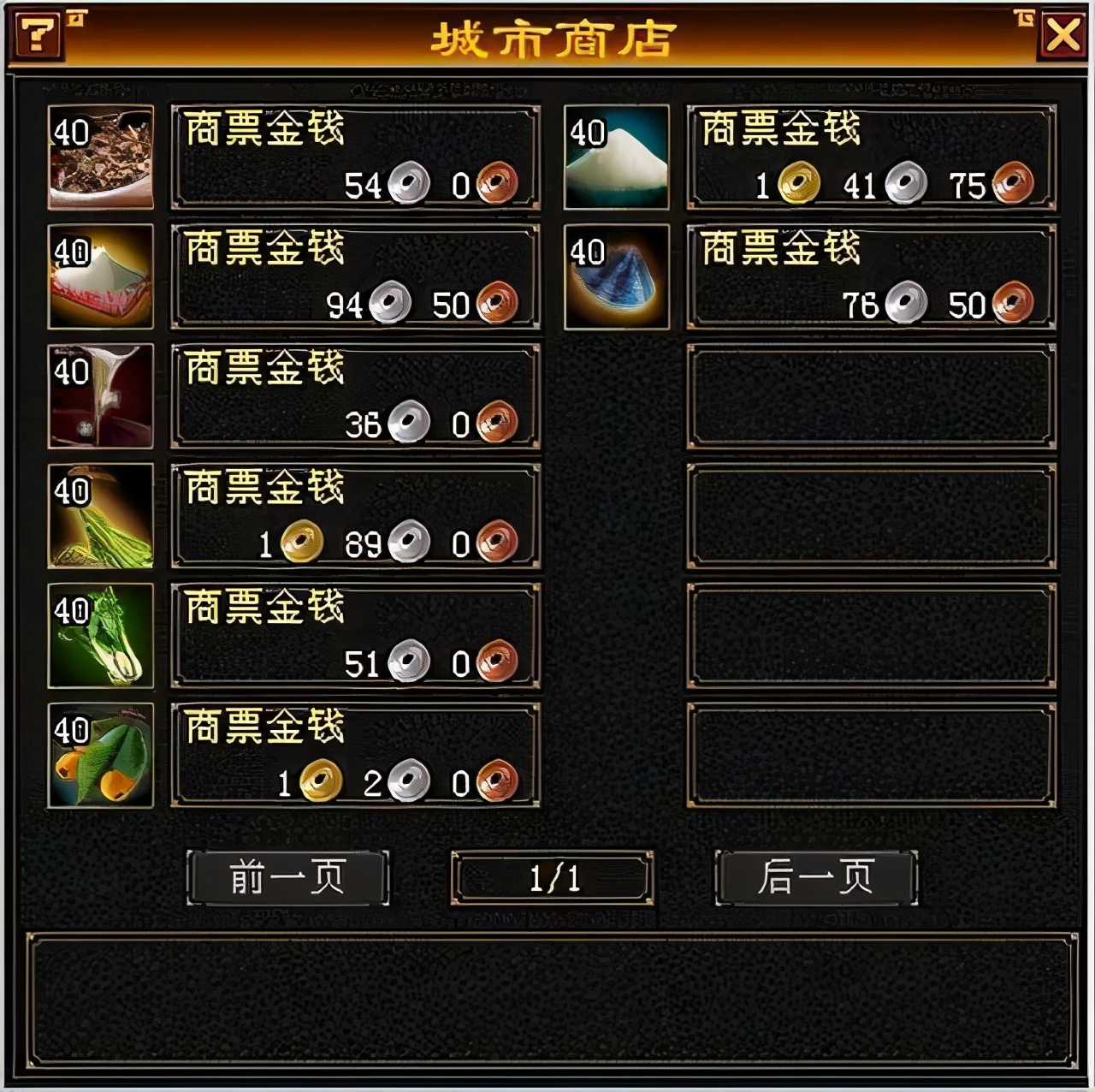Select the white salt pile item icon
Screen dimensions: 1095x1092
pyautogui.click(x=614, y=156)
